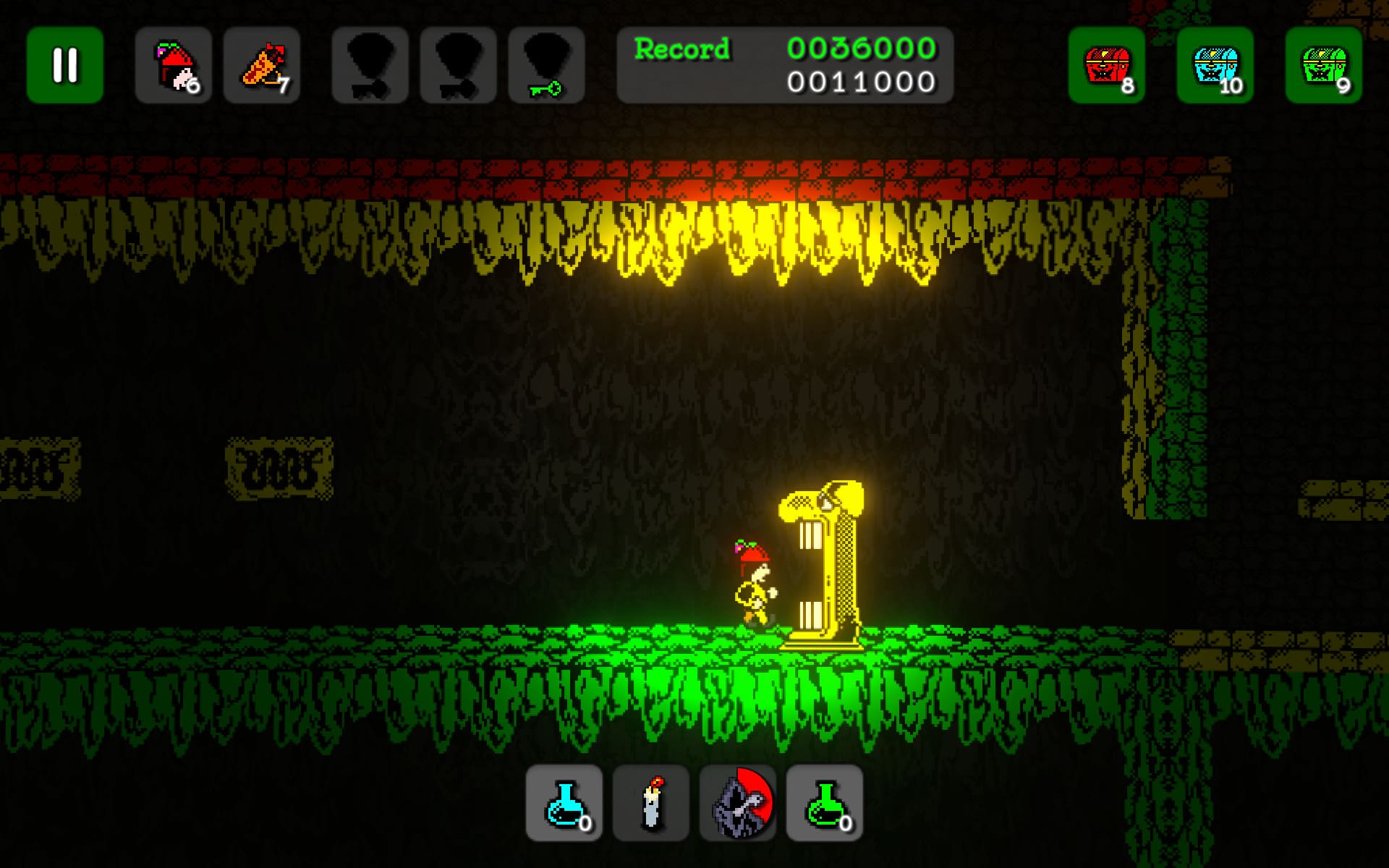
Task: Click the first empty key slot
Action: click(370, 66)
